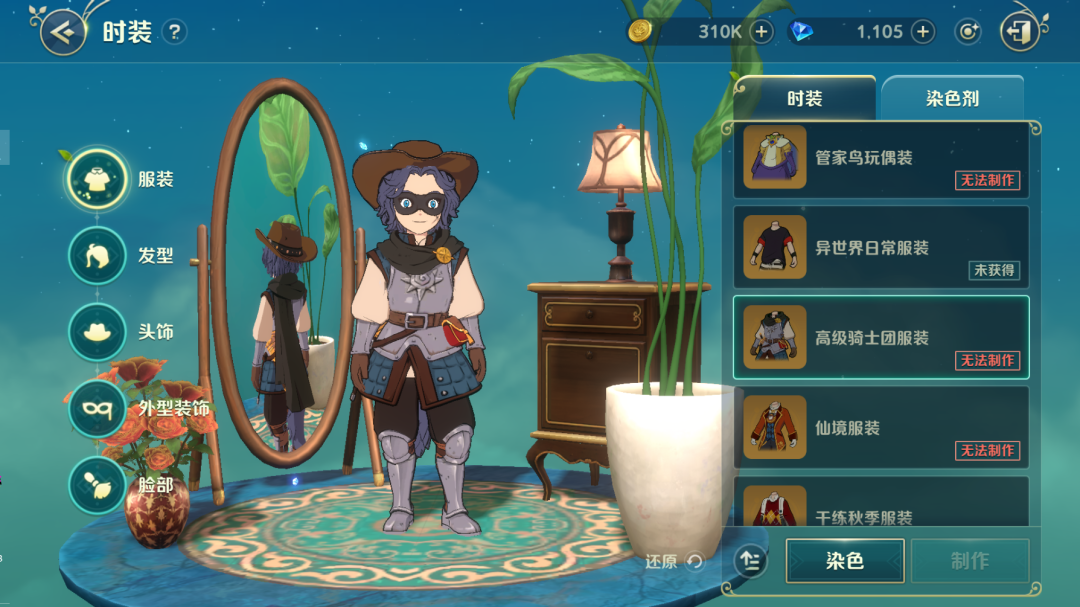Open the 脸部 face category
The width and height of the screenshot is (1080, 607).
98,485
